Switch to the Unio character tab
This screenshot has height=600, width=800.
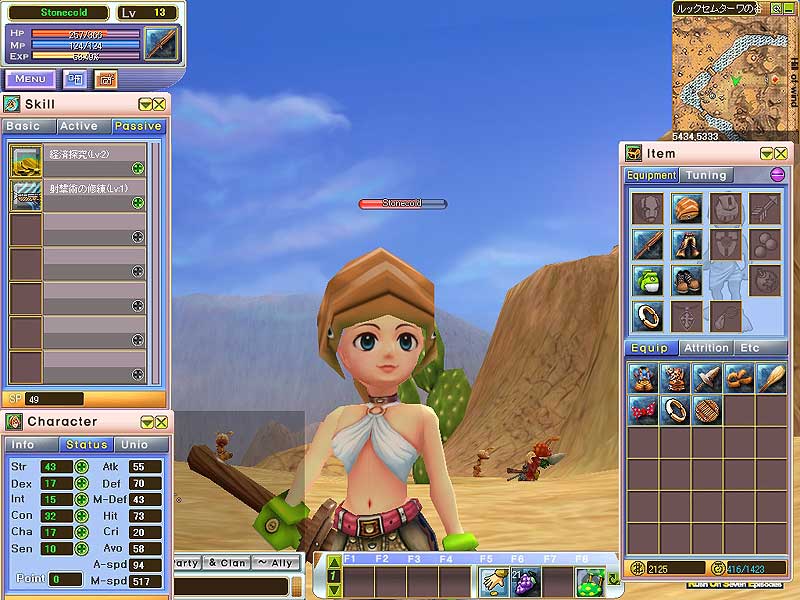tap(135, 445)
